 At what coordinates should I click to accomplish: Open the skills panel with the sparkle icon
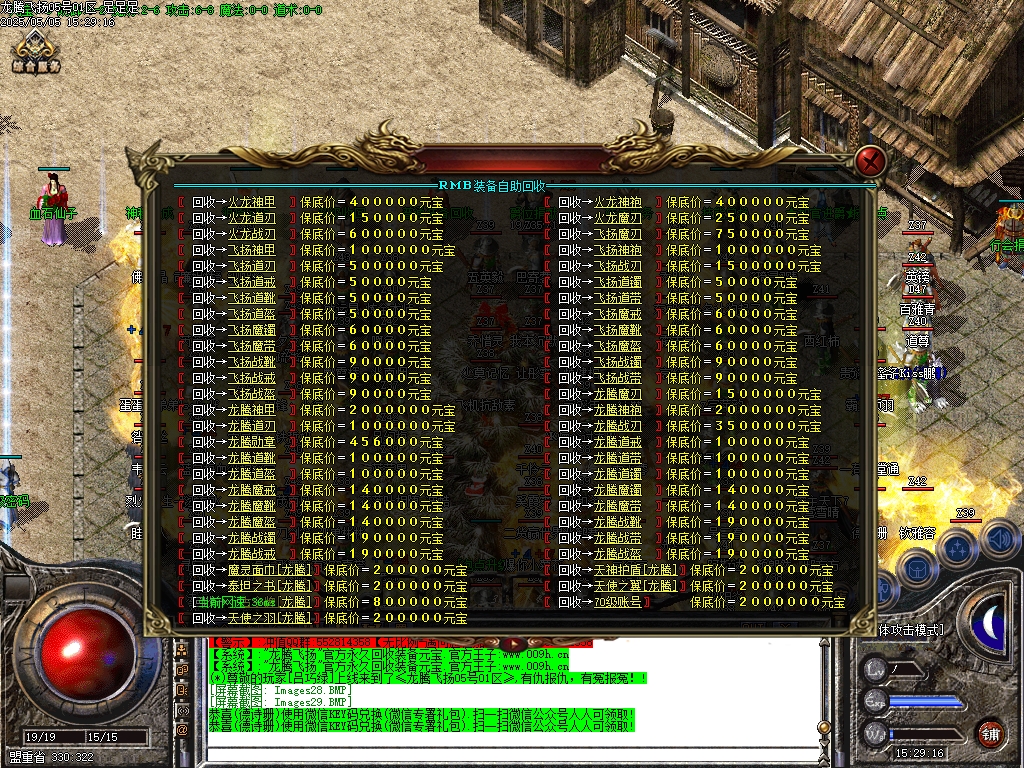[x=958, y=548]
